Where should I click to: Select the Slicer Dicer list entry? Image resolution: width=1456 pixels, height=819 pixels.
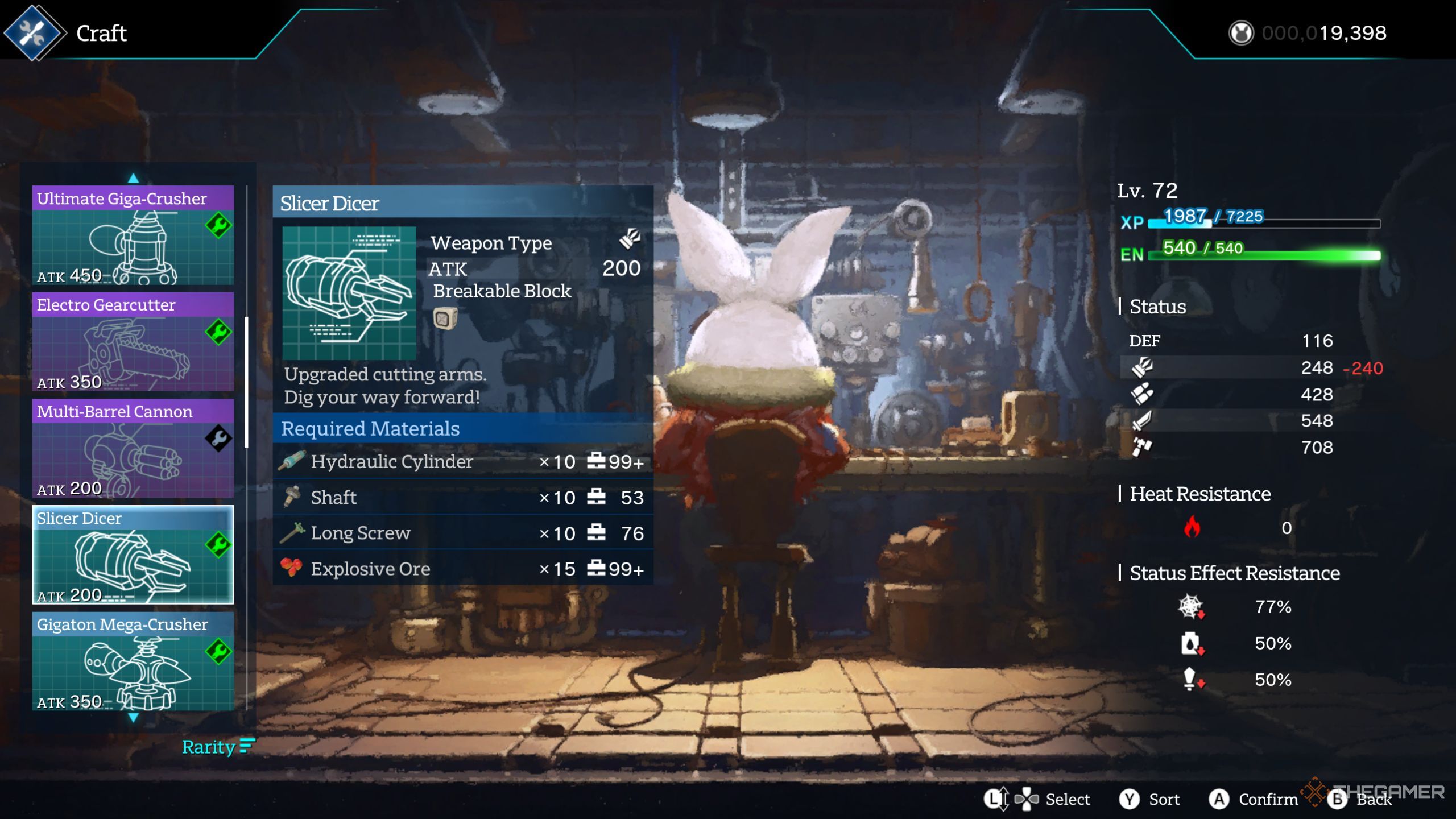[x=133, y=555]
